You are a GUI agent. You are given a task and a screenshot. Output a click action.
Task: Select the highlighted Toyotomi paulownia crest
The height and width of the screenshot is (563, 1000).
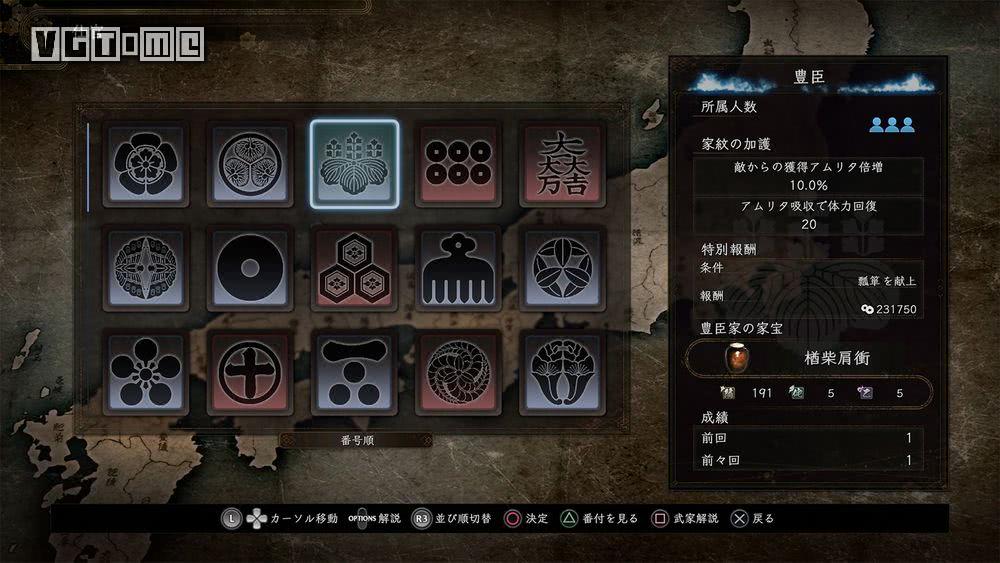tap(354, 164)
